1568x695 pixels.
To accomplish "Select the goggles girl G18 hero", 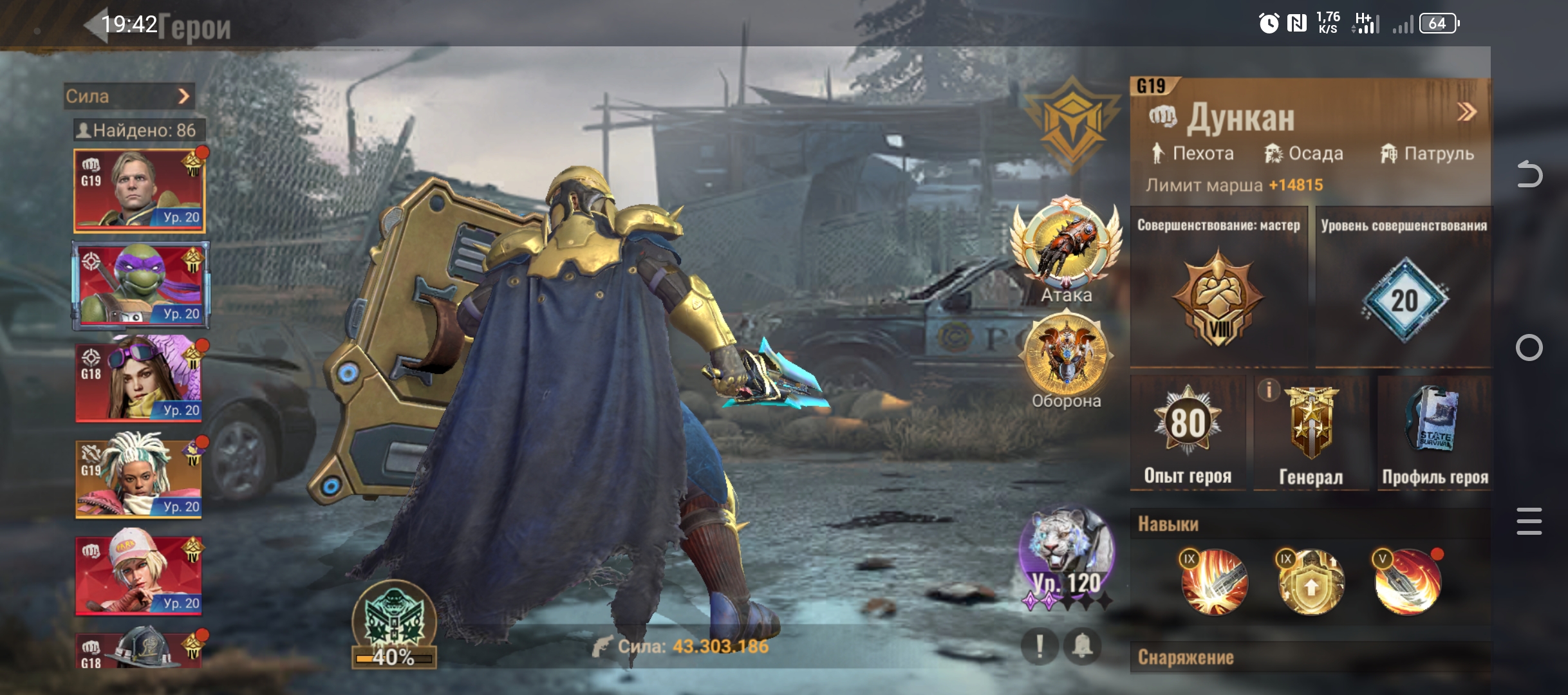I will (140, 382).
